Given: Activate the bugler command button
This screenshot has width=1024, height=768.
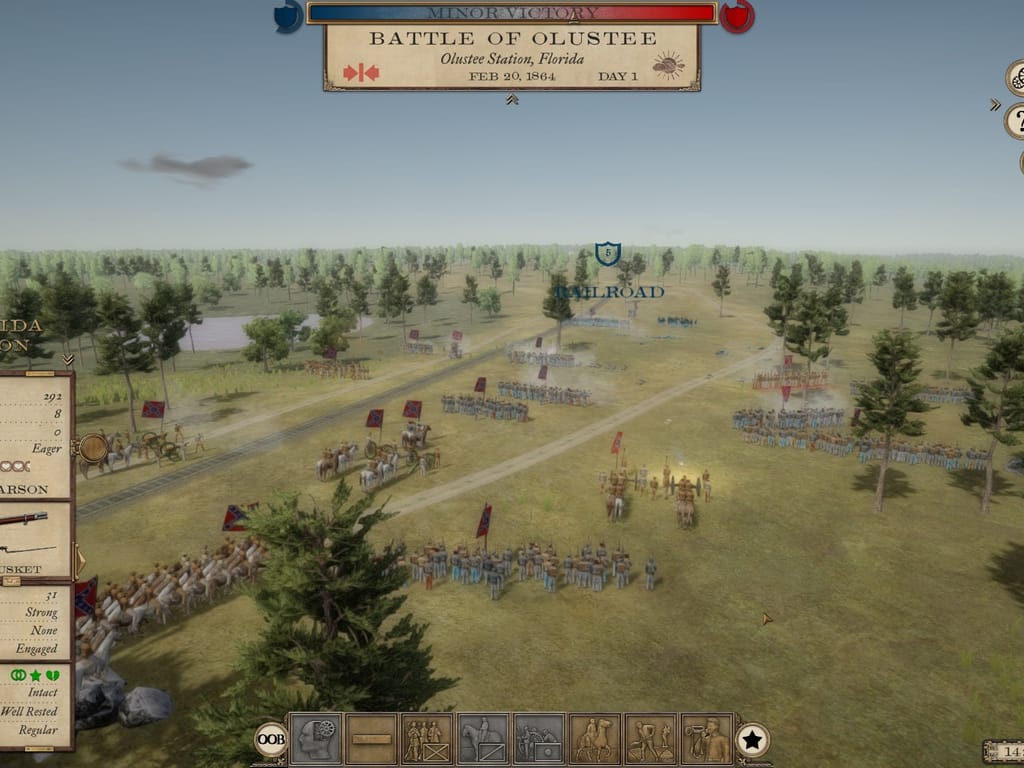Looking at the screenshot, I should click(x=707, y=739).
